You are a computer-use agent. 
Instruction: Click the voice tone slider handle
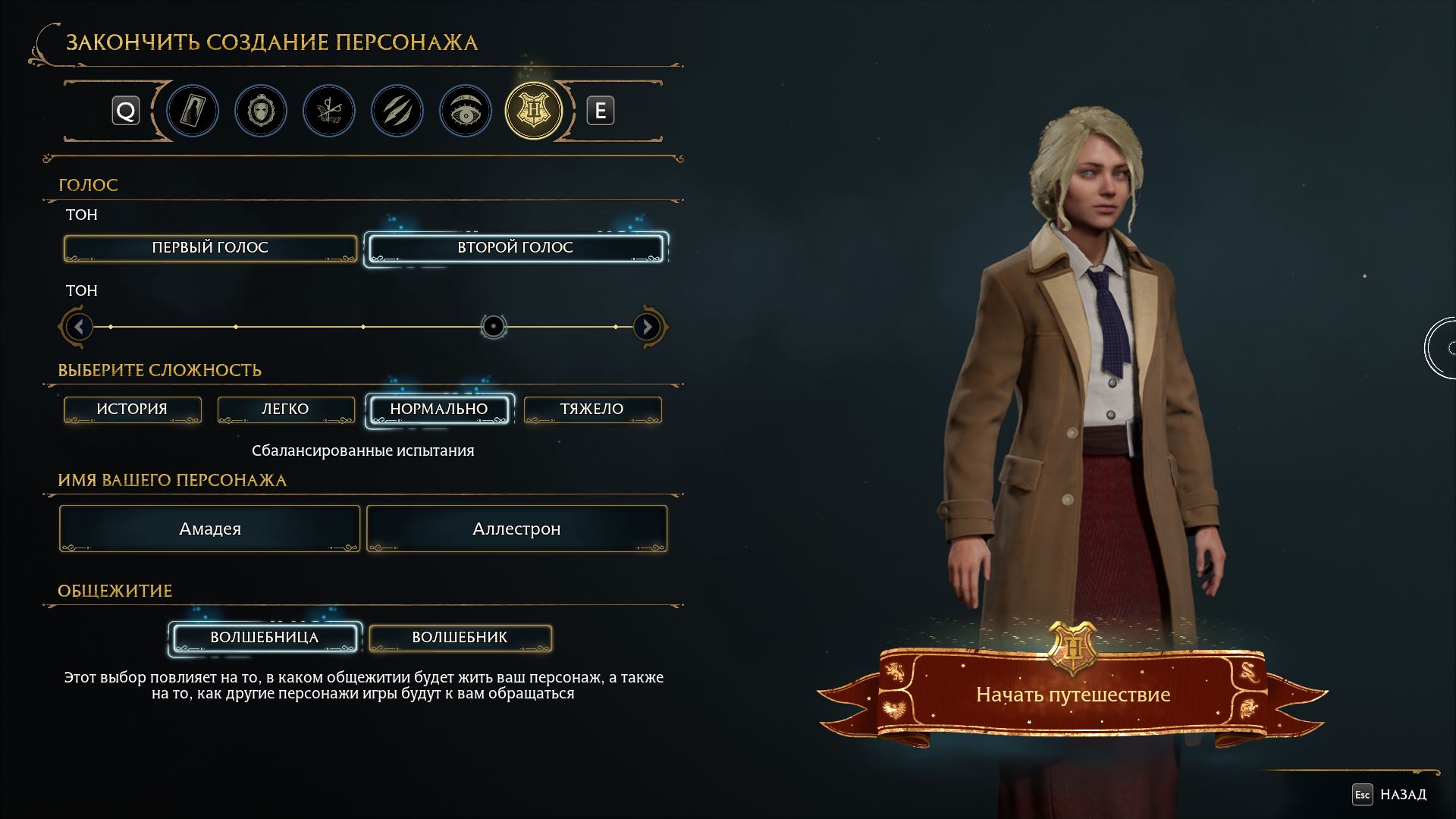(493, 327)
